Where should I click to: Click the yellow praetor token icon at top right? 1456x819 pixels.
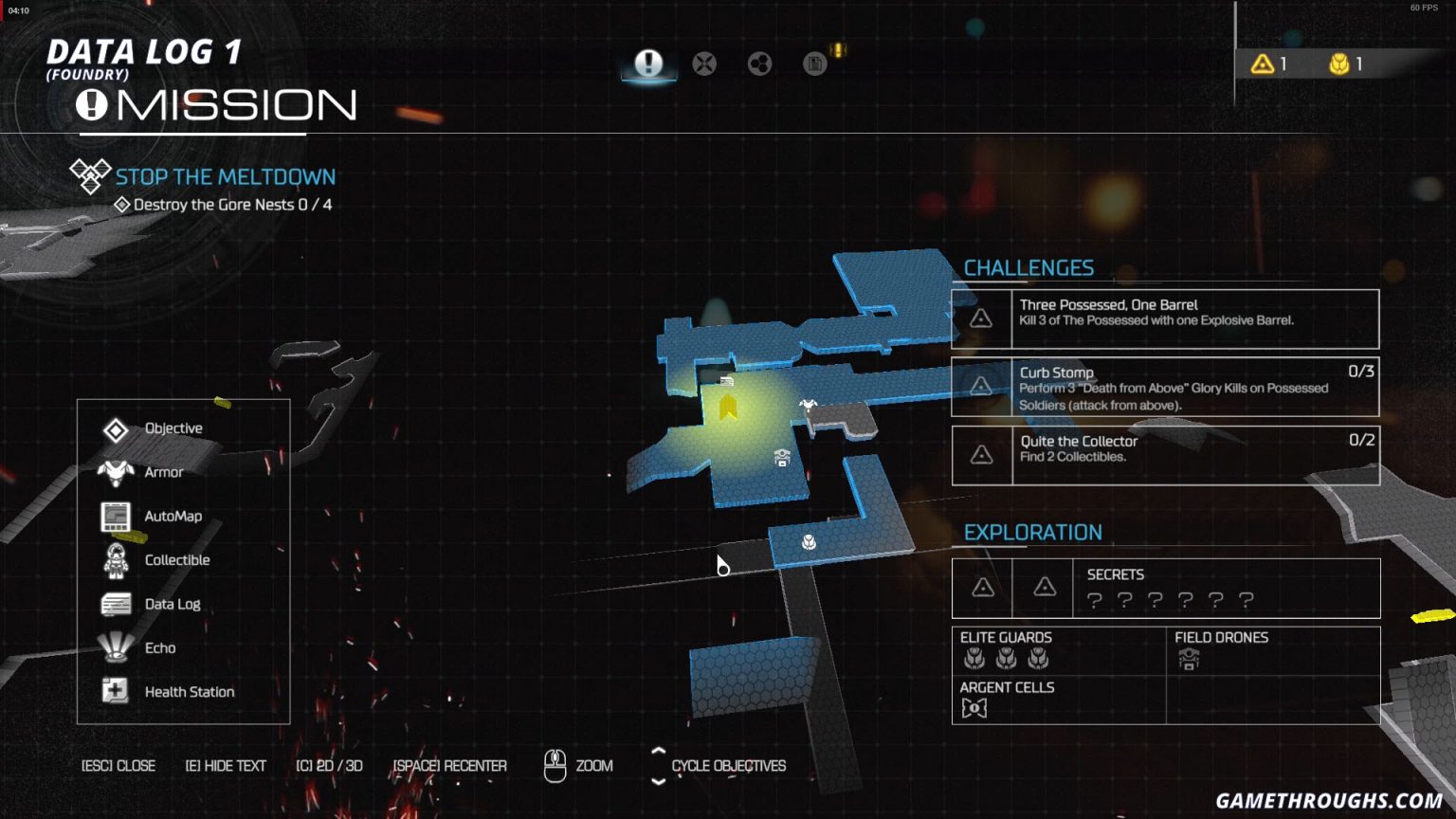point(1338,64)
